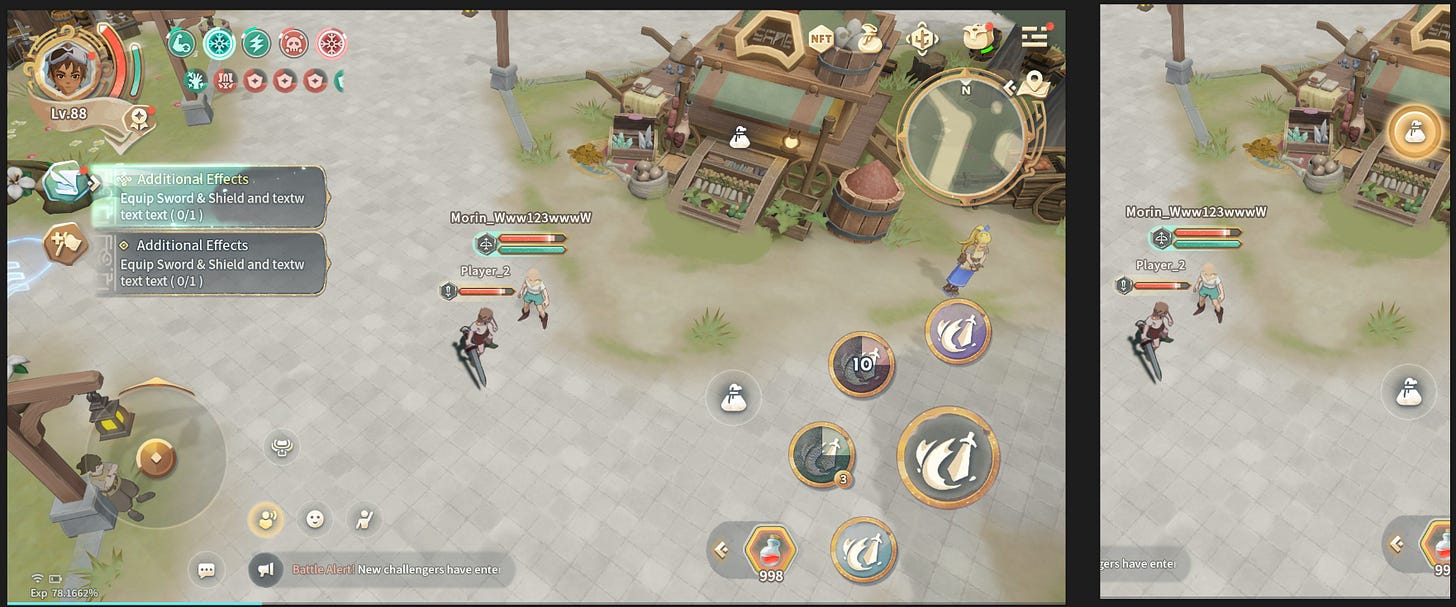Use the red potion with 998 count
The width and height of the screenshot is (1456, 607).
[770, 549]
